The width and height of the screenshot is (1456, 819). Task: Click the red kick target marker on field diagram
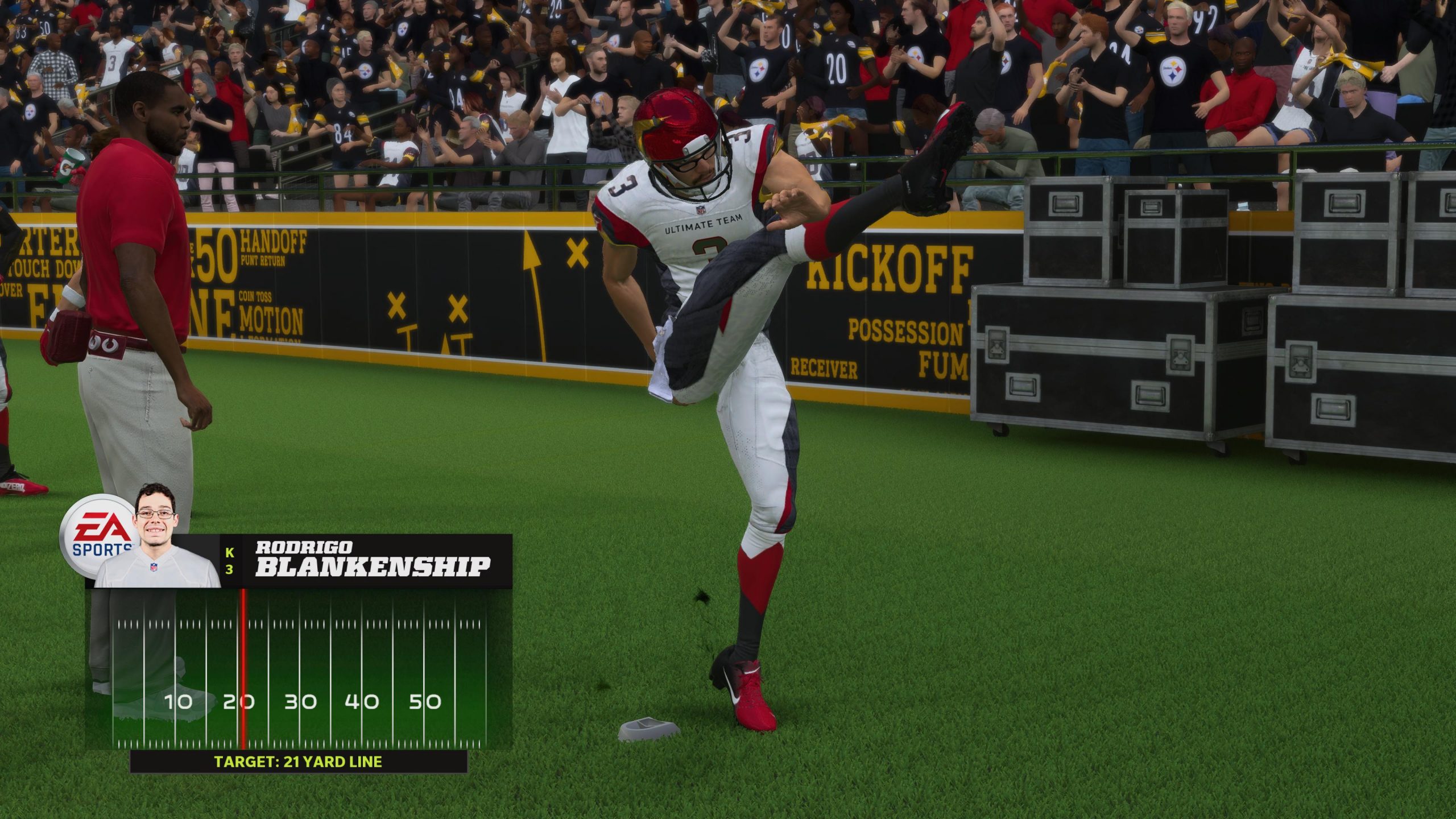click(x=243, y=669)
